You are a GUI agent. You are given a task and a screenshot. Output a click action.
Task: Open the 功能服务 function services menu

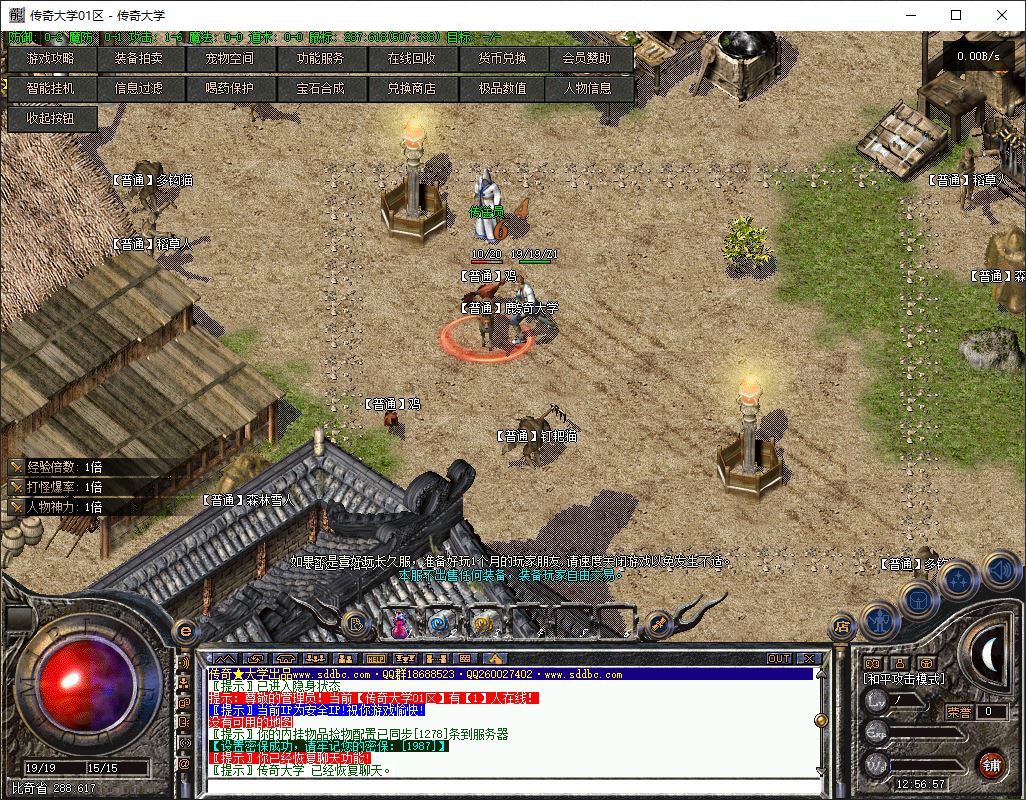(320, 58)
